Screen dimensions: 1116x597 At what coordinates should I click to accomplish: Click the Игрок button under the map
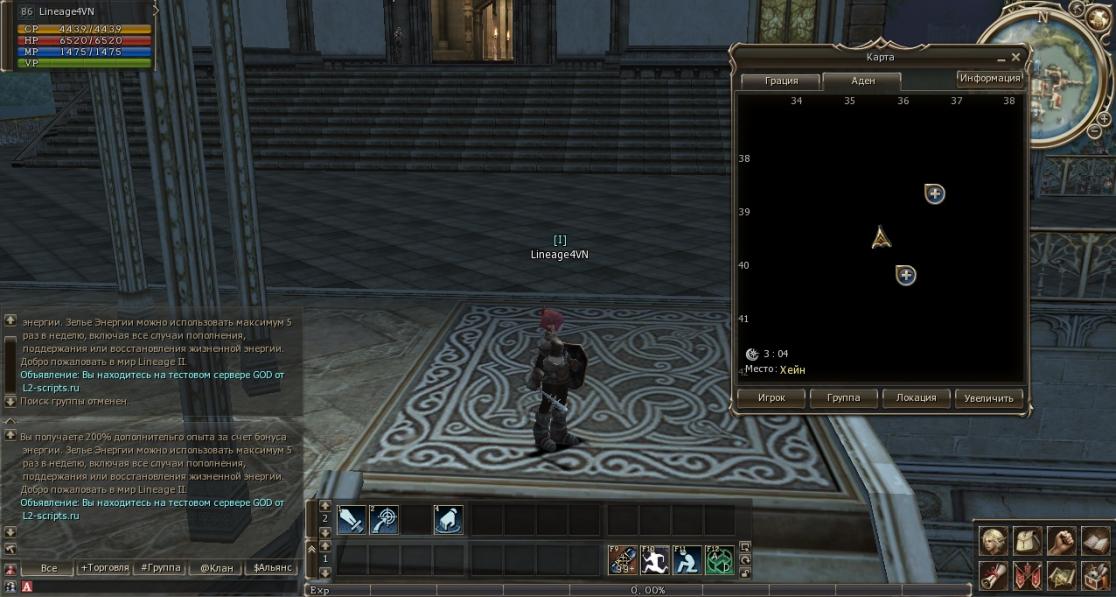pyautogui.click(x=771, y=398)
